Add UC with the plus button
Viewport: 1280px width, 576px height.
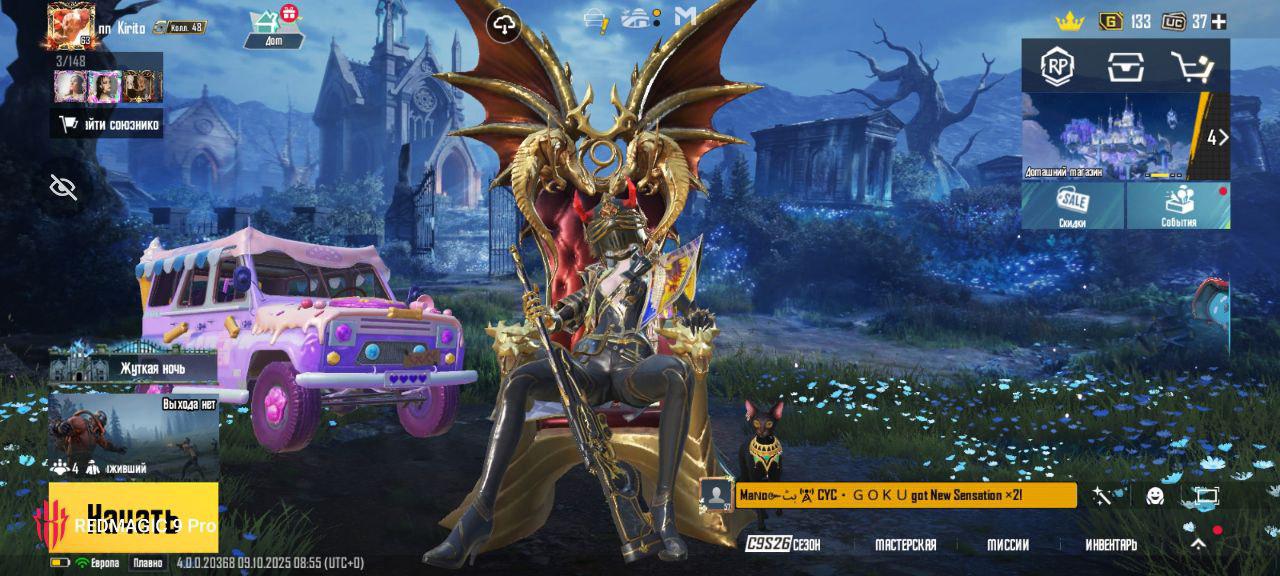[x=1218, y=21]
